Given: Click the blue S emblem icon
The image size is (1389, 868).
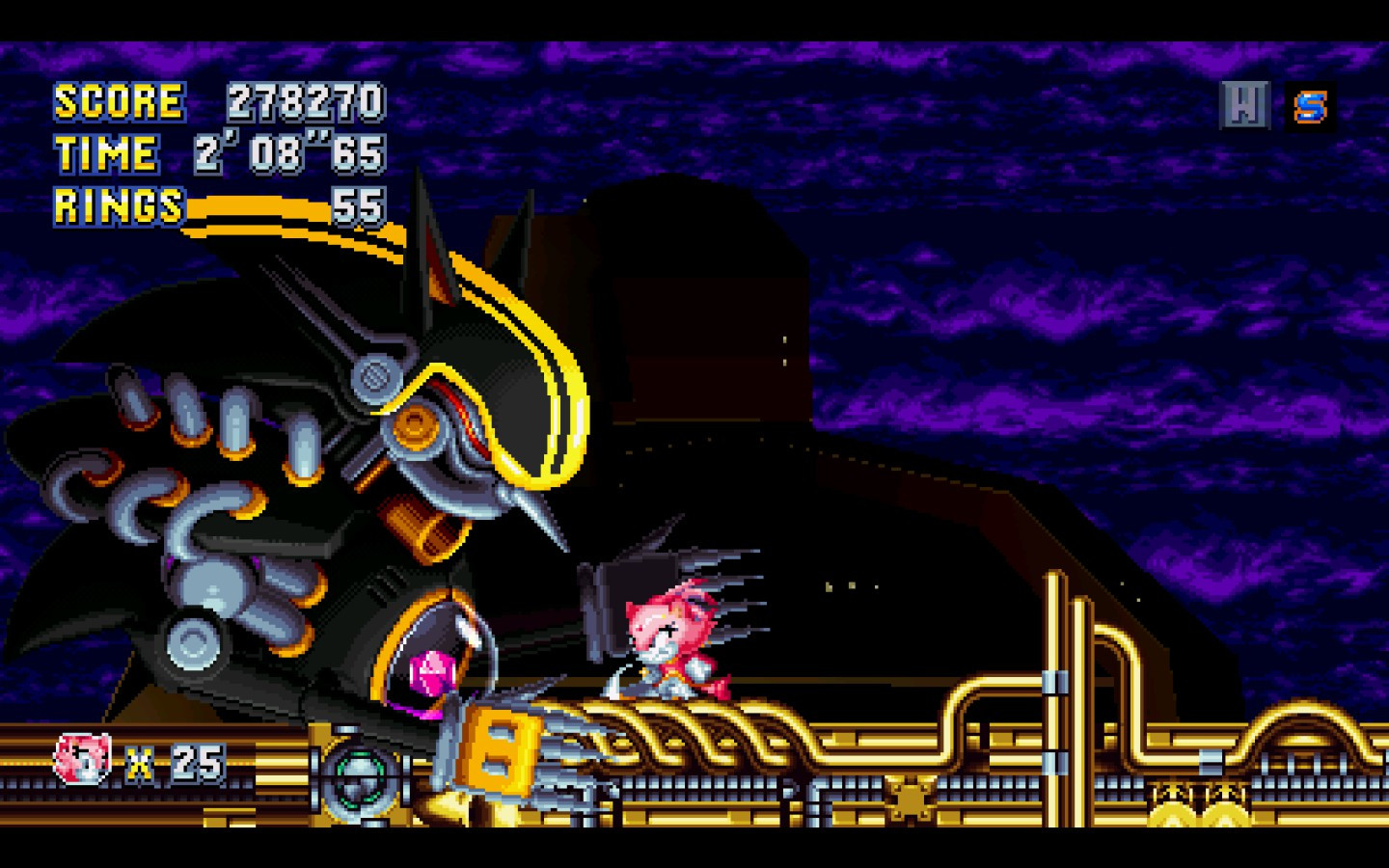Looking at the screenshot, I should click(x=1311, y=104).
